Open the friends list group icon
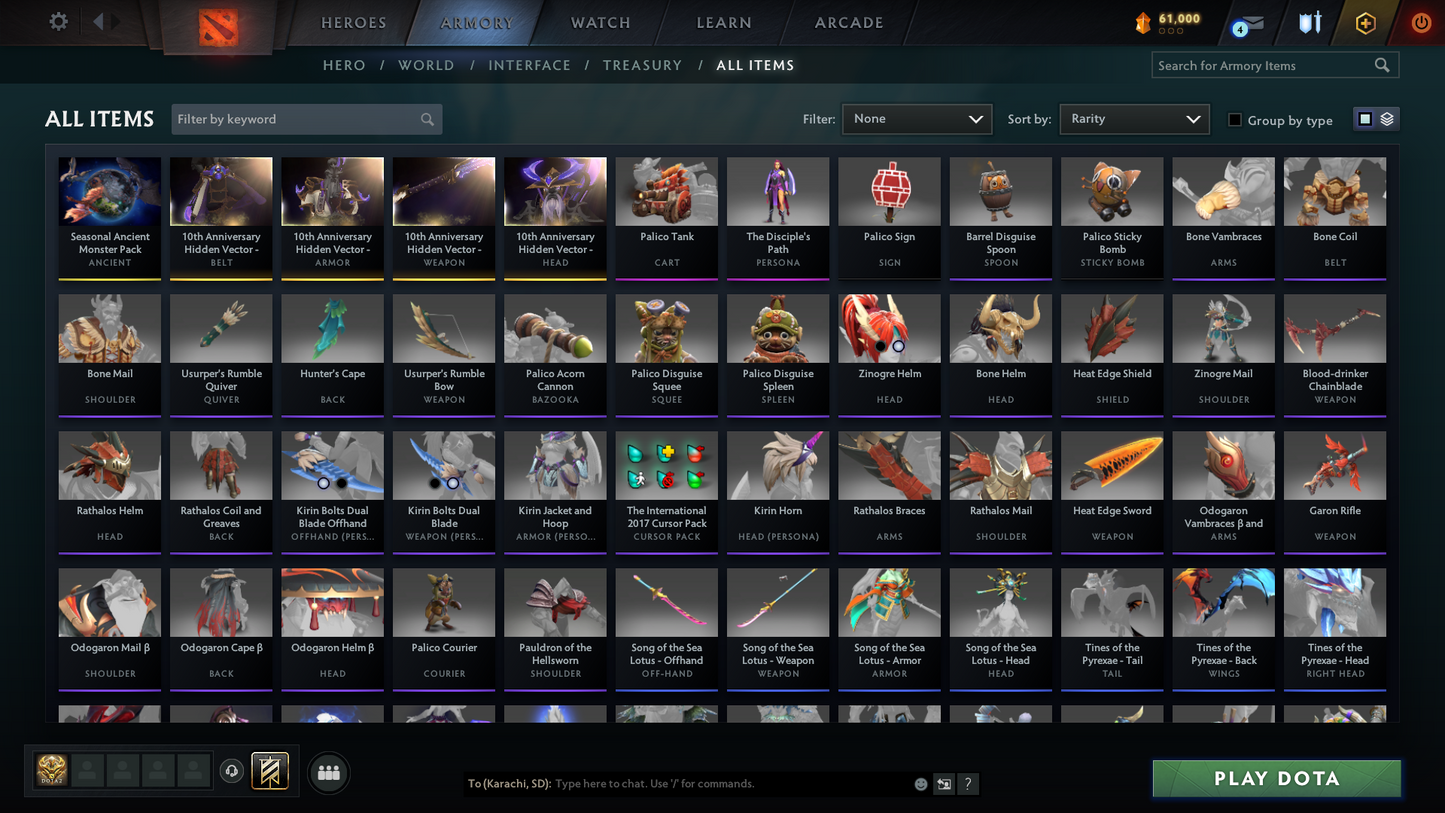The width and height of the screenshot is (1445, 813). [x=328, y=771]
